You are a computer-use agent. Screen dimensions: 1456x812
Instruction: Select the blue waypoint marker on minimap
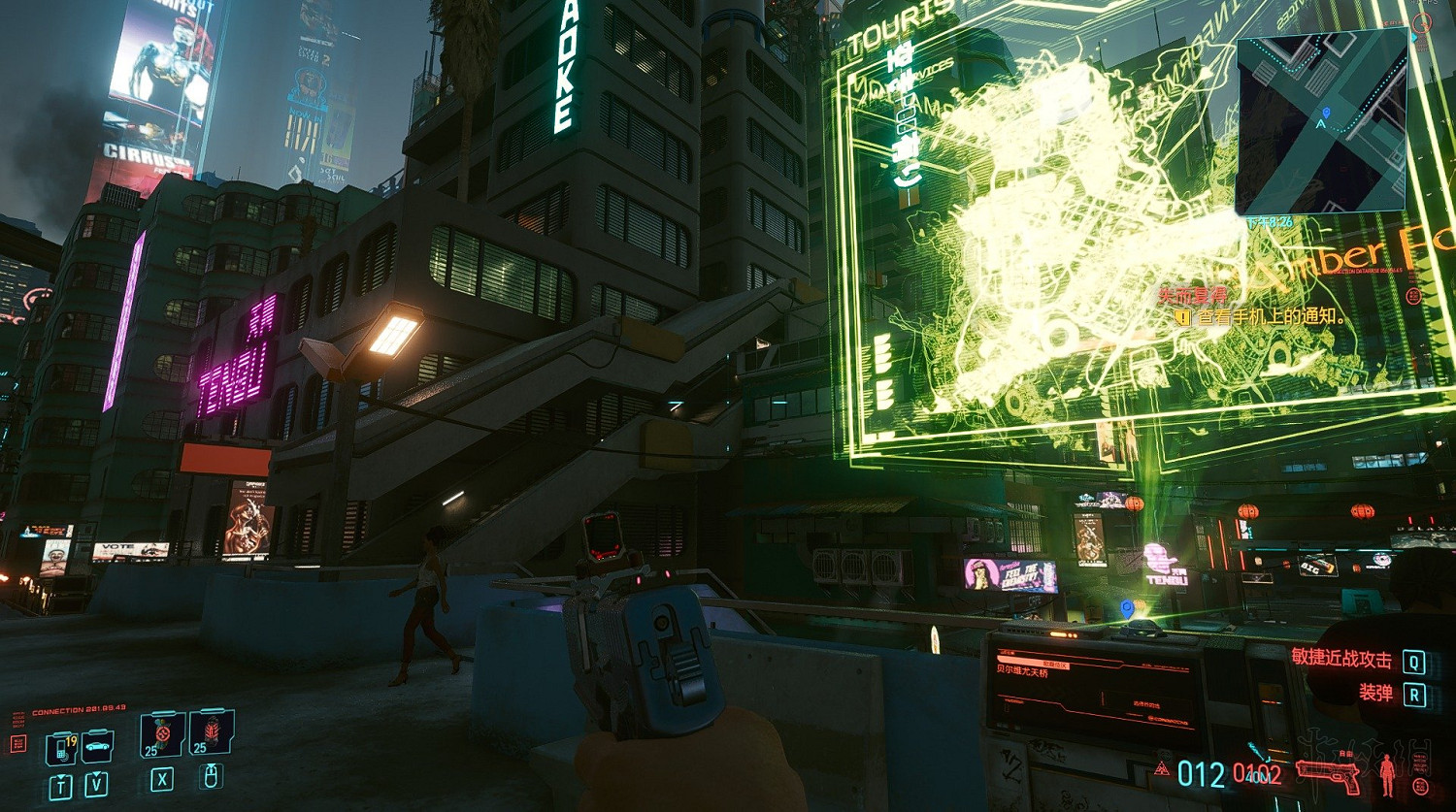(1323, 124)
